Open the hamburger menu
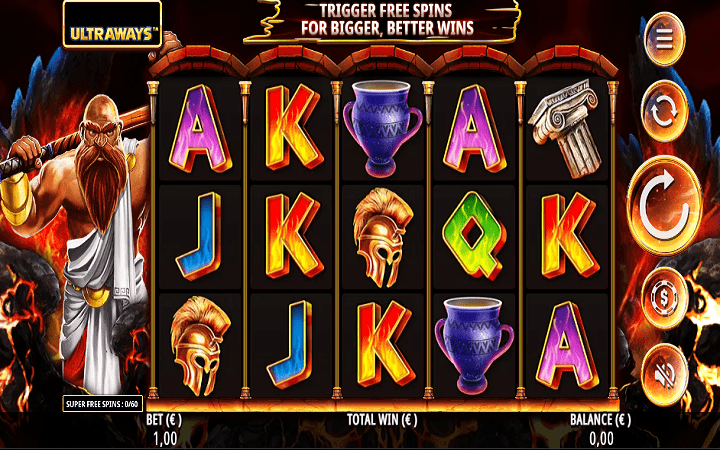The image size is (720, 450). [x=663, y=39]
